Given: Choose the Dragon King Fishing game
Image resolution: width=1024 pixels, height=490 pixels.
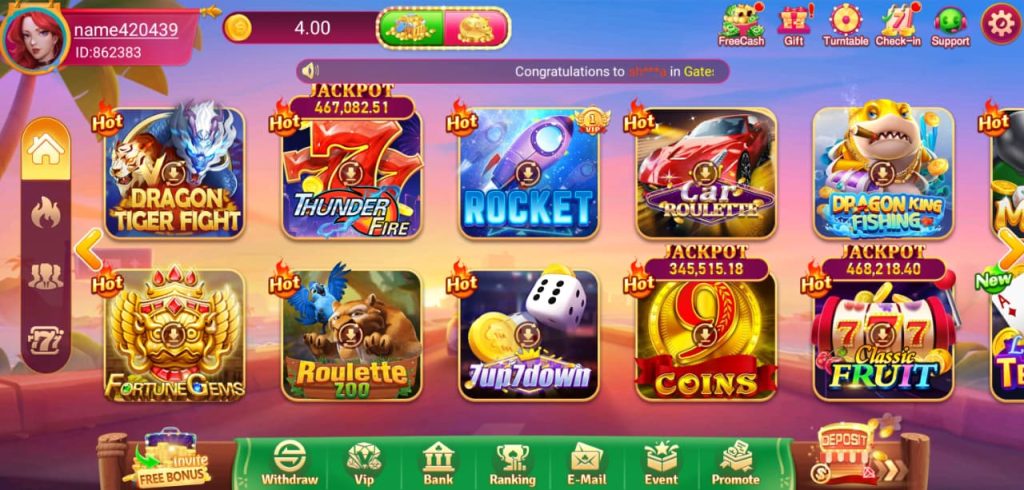Looking at the screenshot, I should [882, 175].
